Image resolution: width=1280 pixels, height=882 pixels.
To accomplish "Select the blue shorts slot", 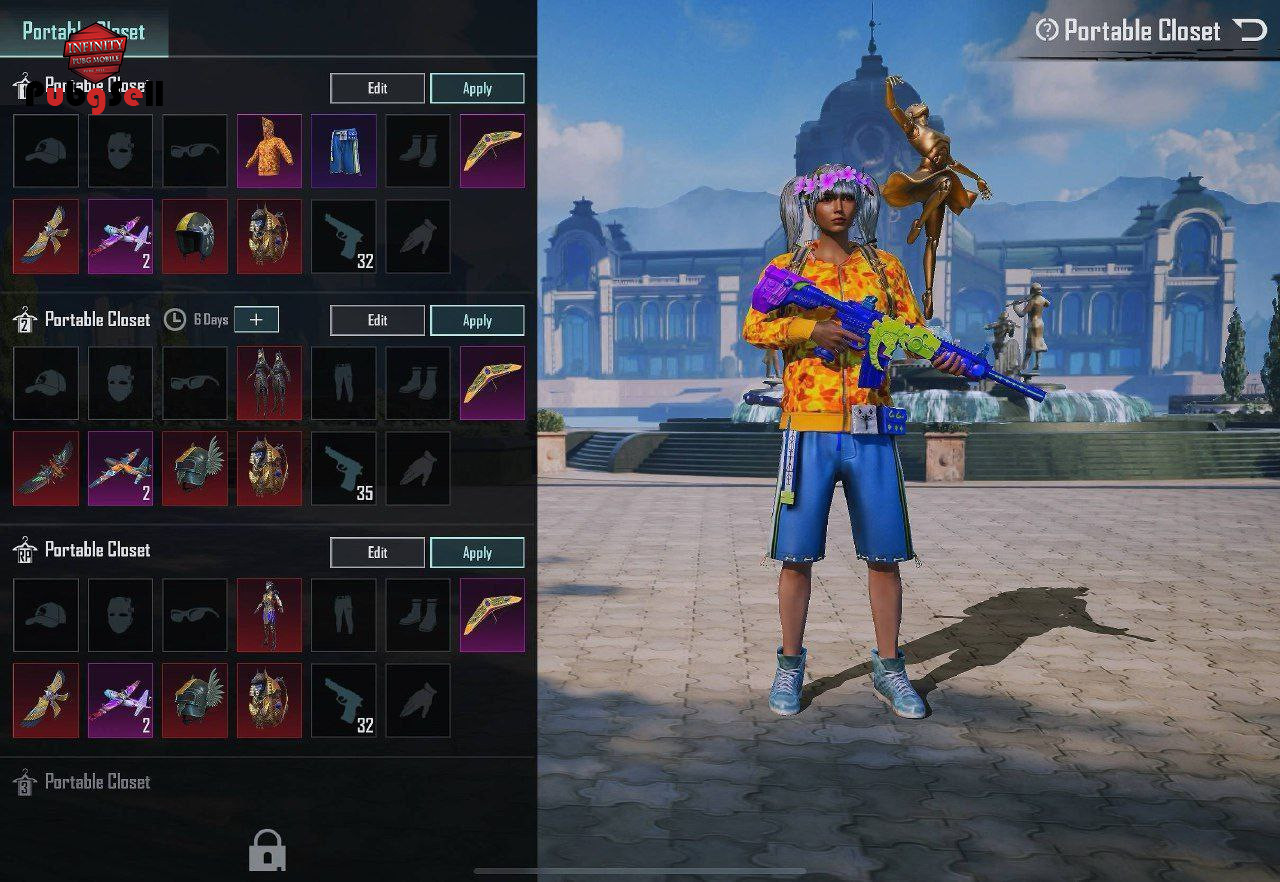I will tap(344, 151).
